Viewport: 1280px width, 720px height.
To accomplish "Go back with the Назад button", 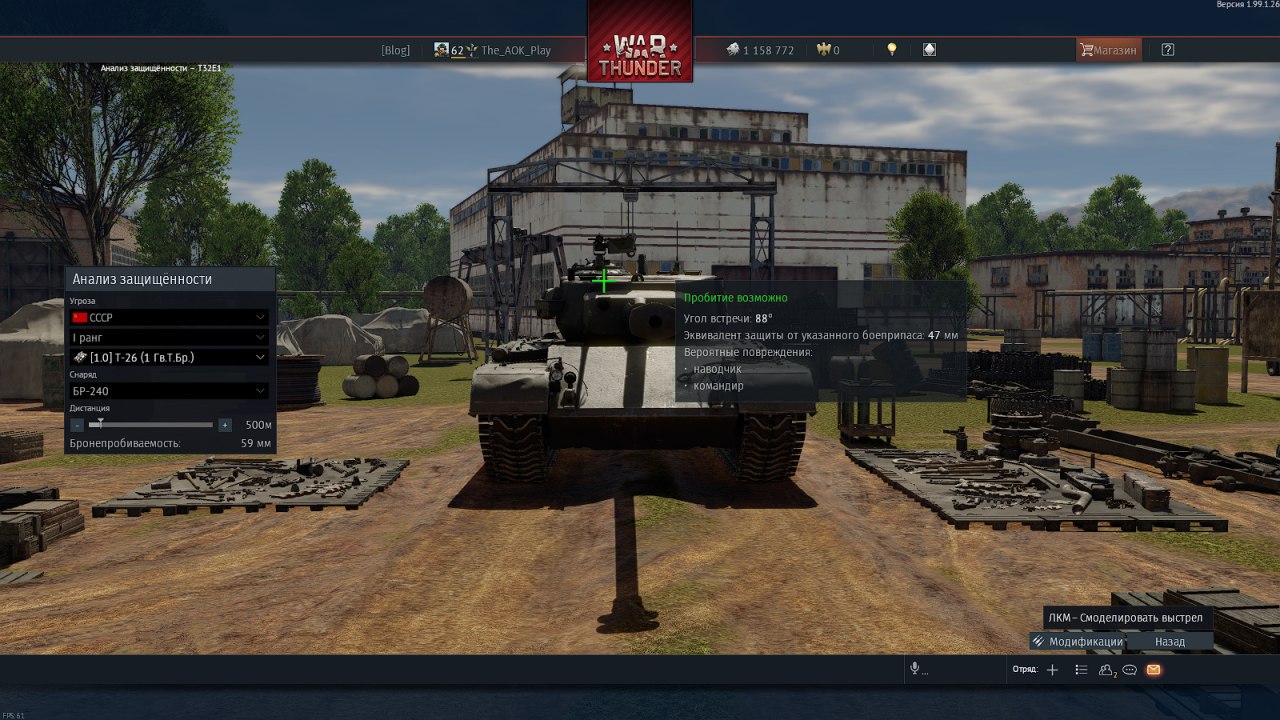I will pyautogui.click(x=1170, y=642).
